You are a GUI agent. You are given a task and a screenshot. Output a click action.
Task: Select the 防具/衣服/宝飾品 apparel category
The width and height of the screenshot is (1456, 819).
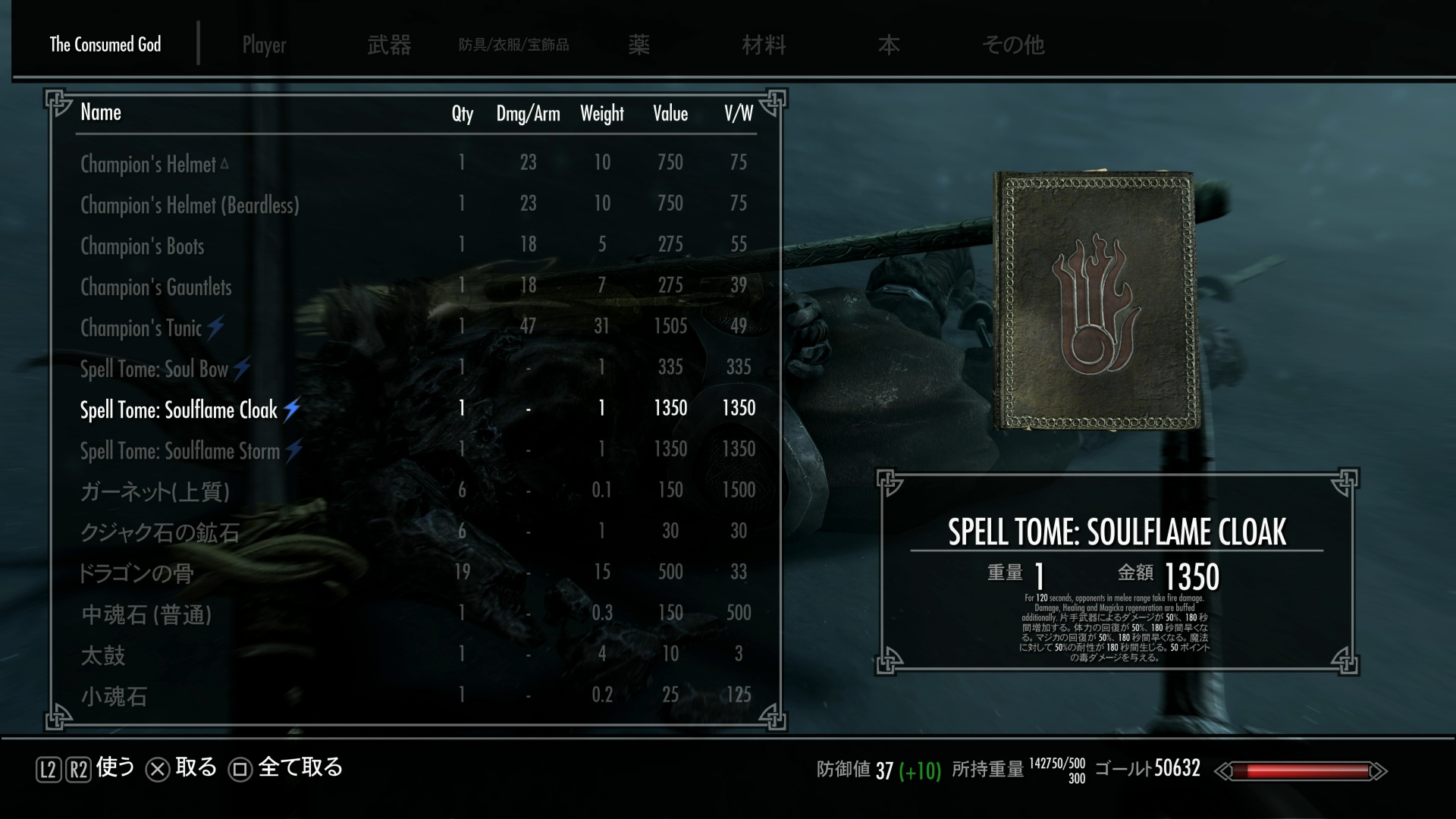513,45
